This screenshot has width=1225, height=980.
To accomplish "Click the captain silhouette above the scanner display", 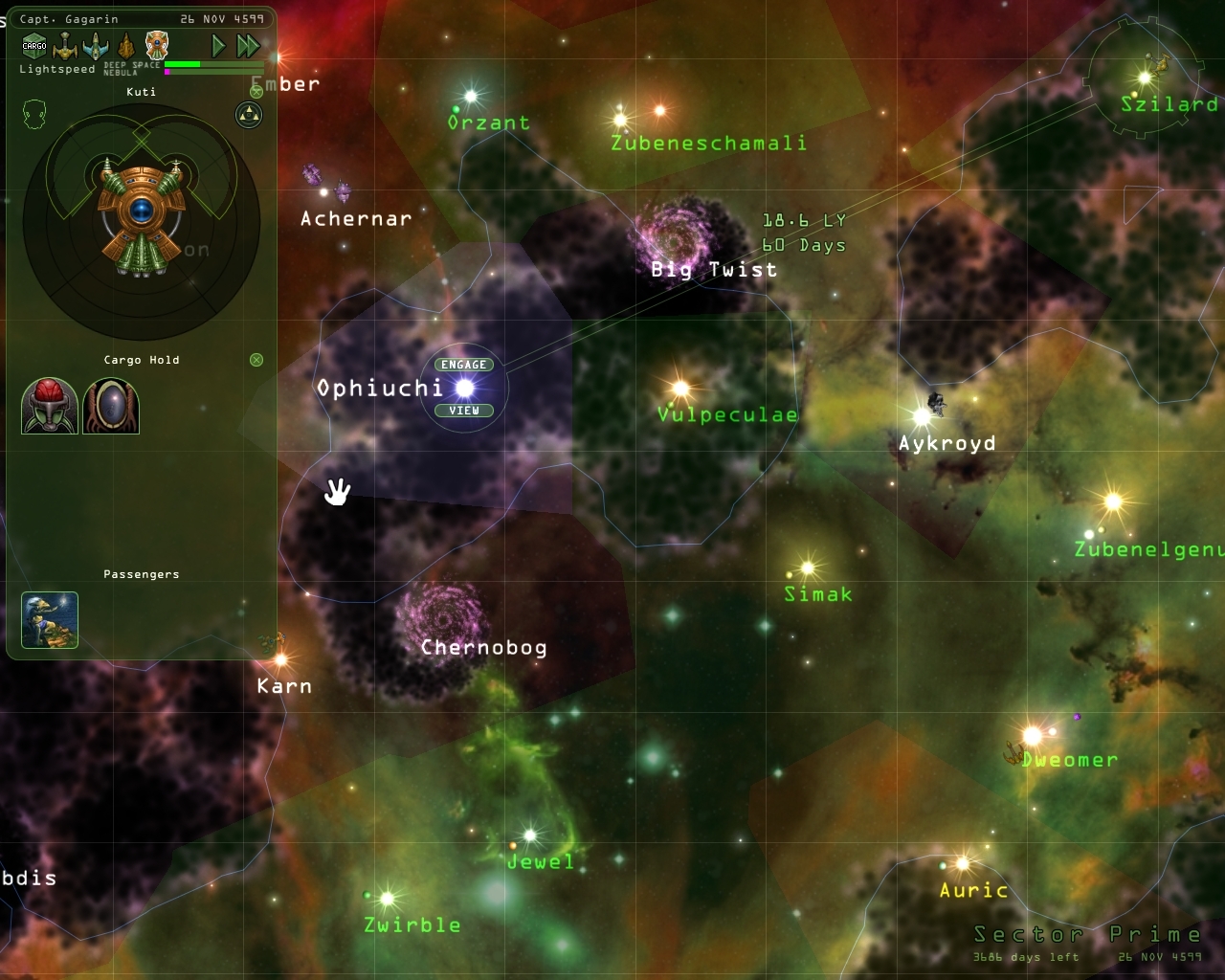I will point(35,113).
